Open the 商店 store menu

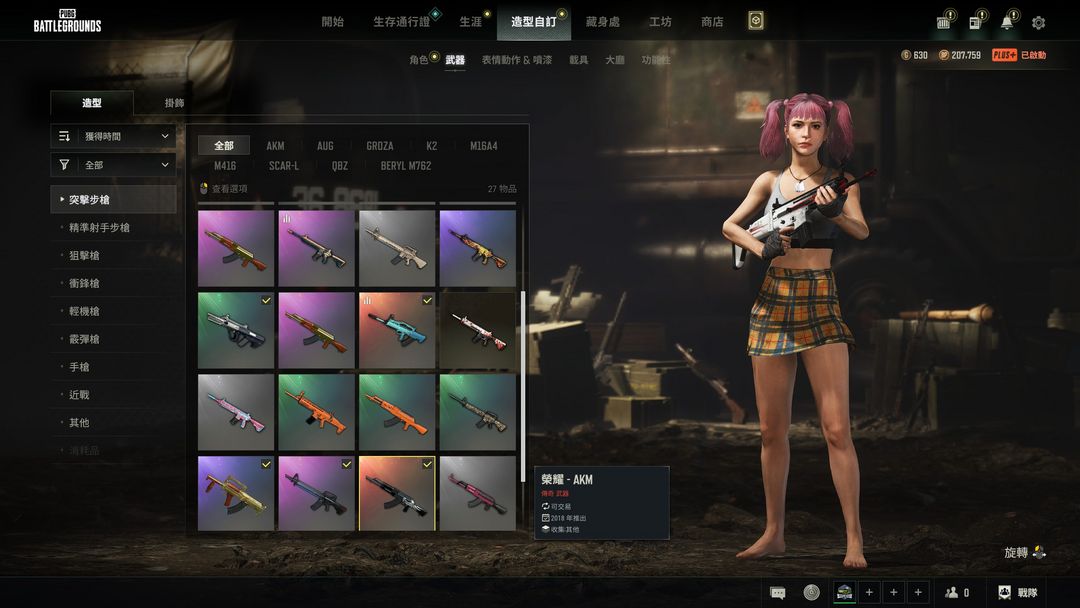pyautogui.click(x=712, y=22)
